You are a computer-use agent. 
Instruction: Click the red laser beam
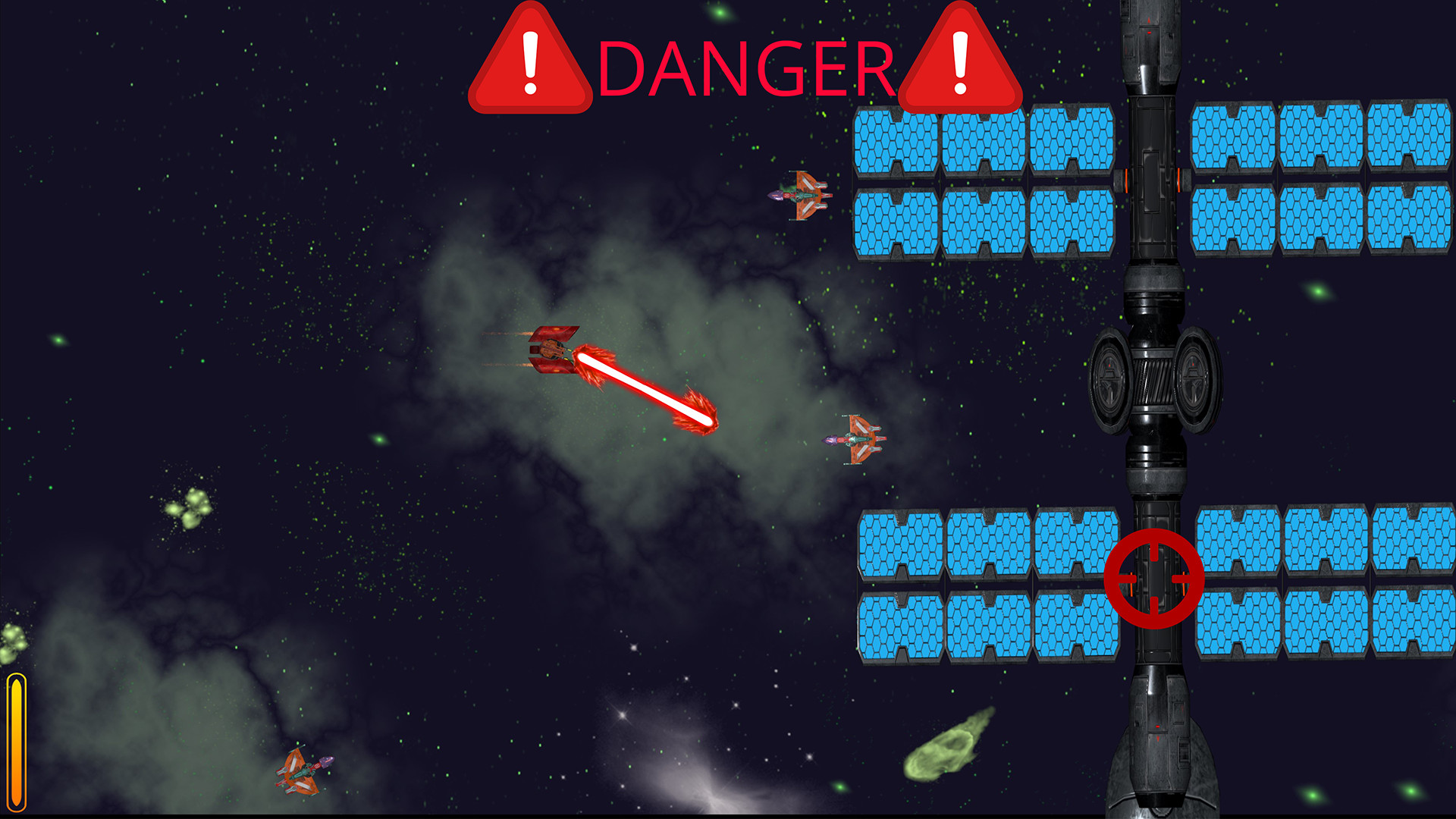(x=645, y=387)
